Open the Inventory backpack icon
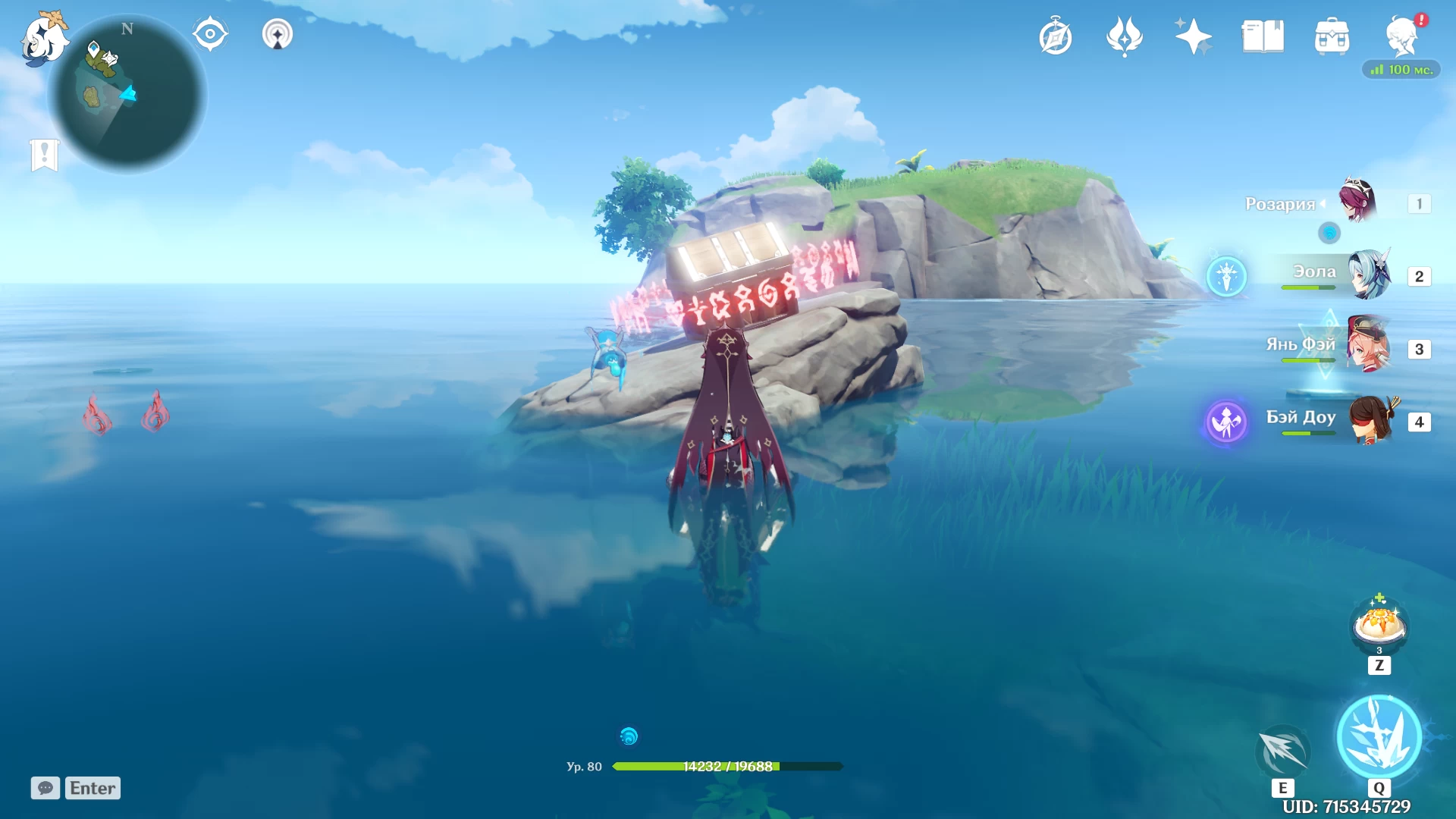The image size is (1456, 819). pyautogui.click(x=1332, y=36)
